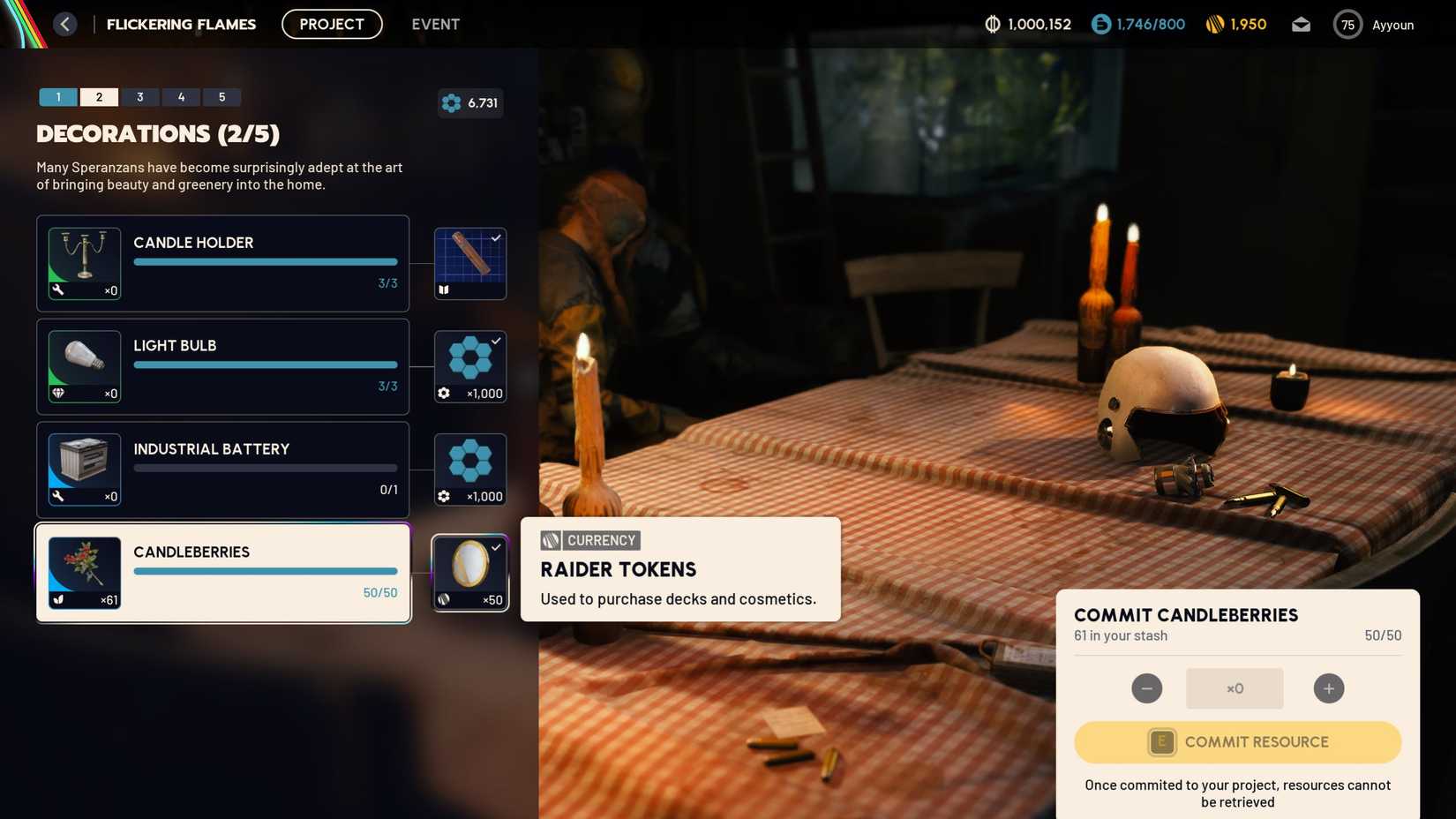Open the mailbox icon in top bar
The image size is (1456, 819).
[x=1301, y=24]
